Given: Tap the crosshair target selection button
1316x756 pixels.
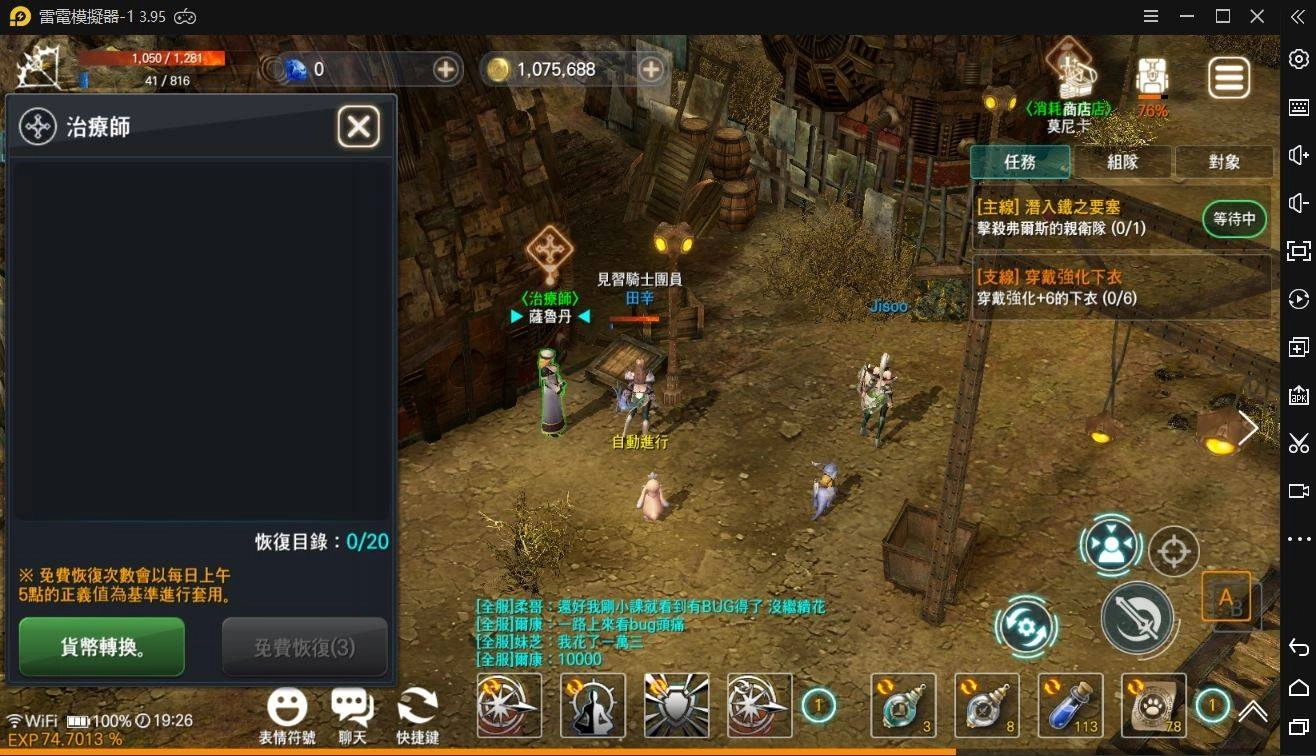Looking at the screenshot, I should click(1174, 551).
